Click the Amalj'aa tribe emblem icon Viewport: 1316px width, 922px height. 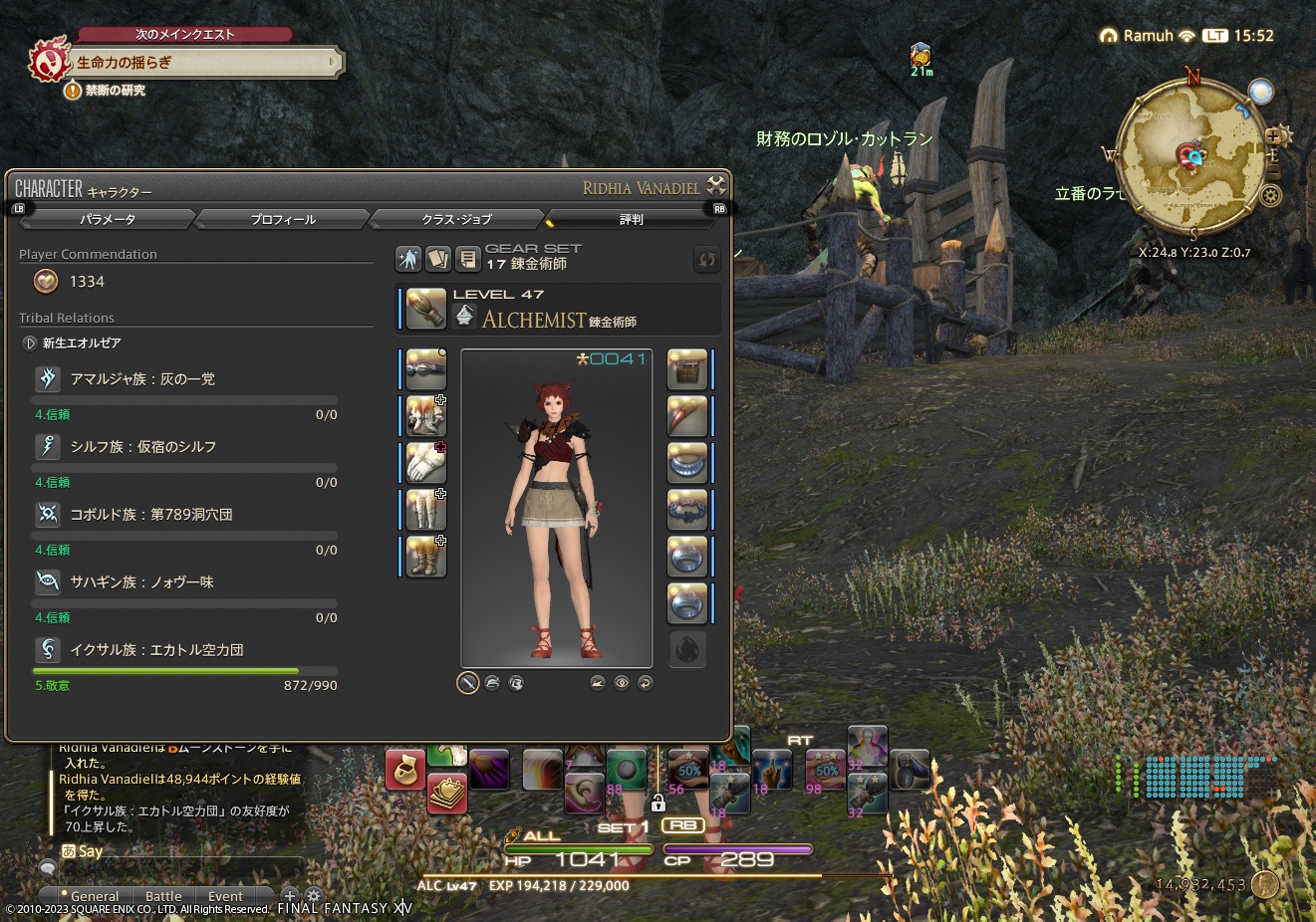tap(47, 378)
